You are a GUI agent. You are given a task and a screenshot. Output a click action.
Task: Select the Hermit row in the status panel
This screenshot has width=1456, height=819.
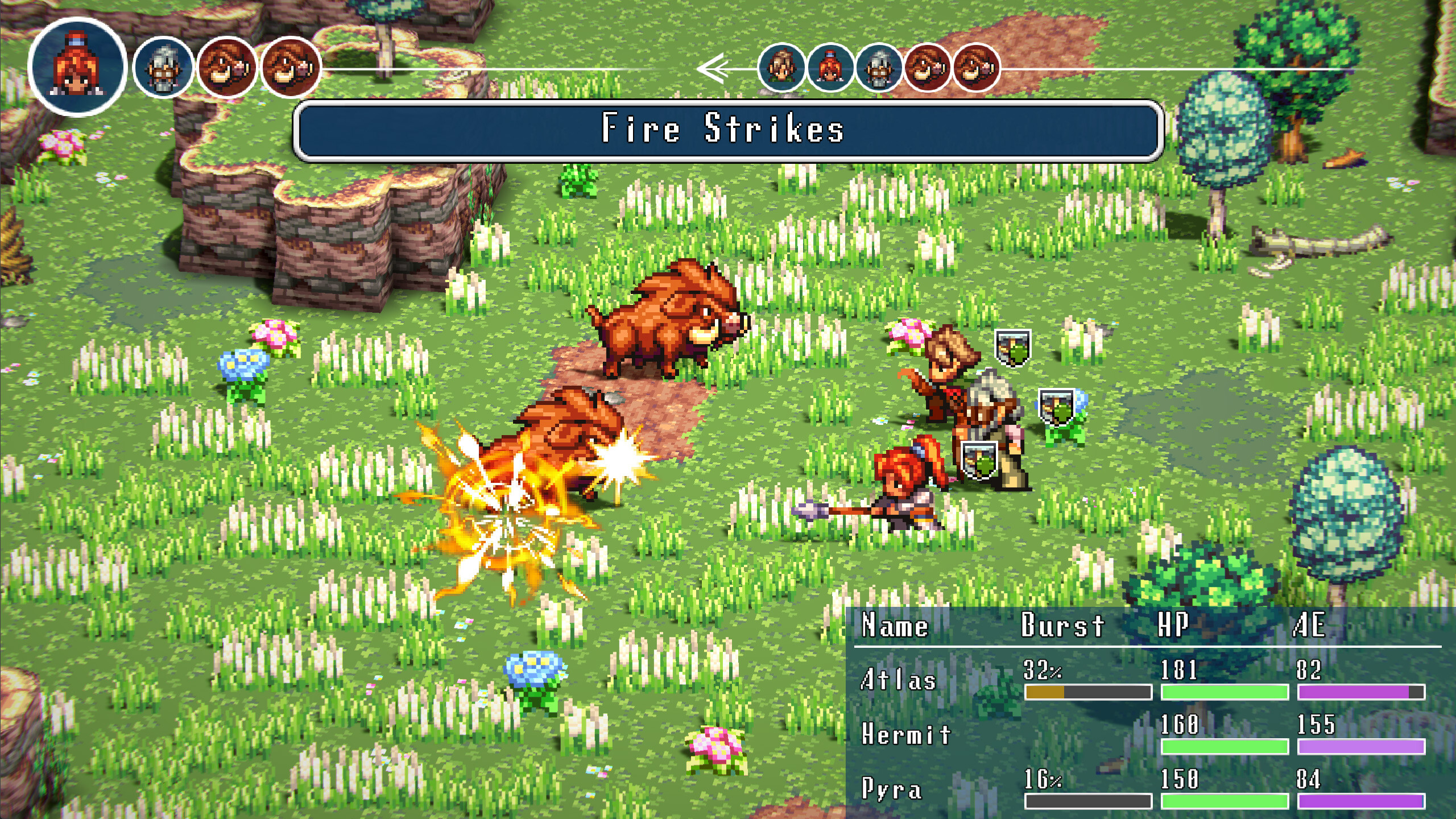[907, 734]
